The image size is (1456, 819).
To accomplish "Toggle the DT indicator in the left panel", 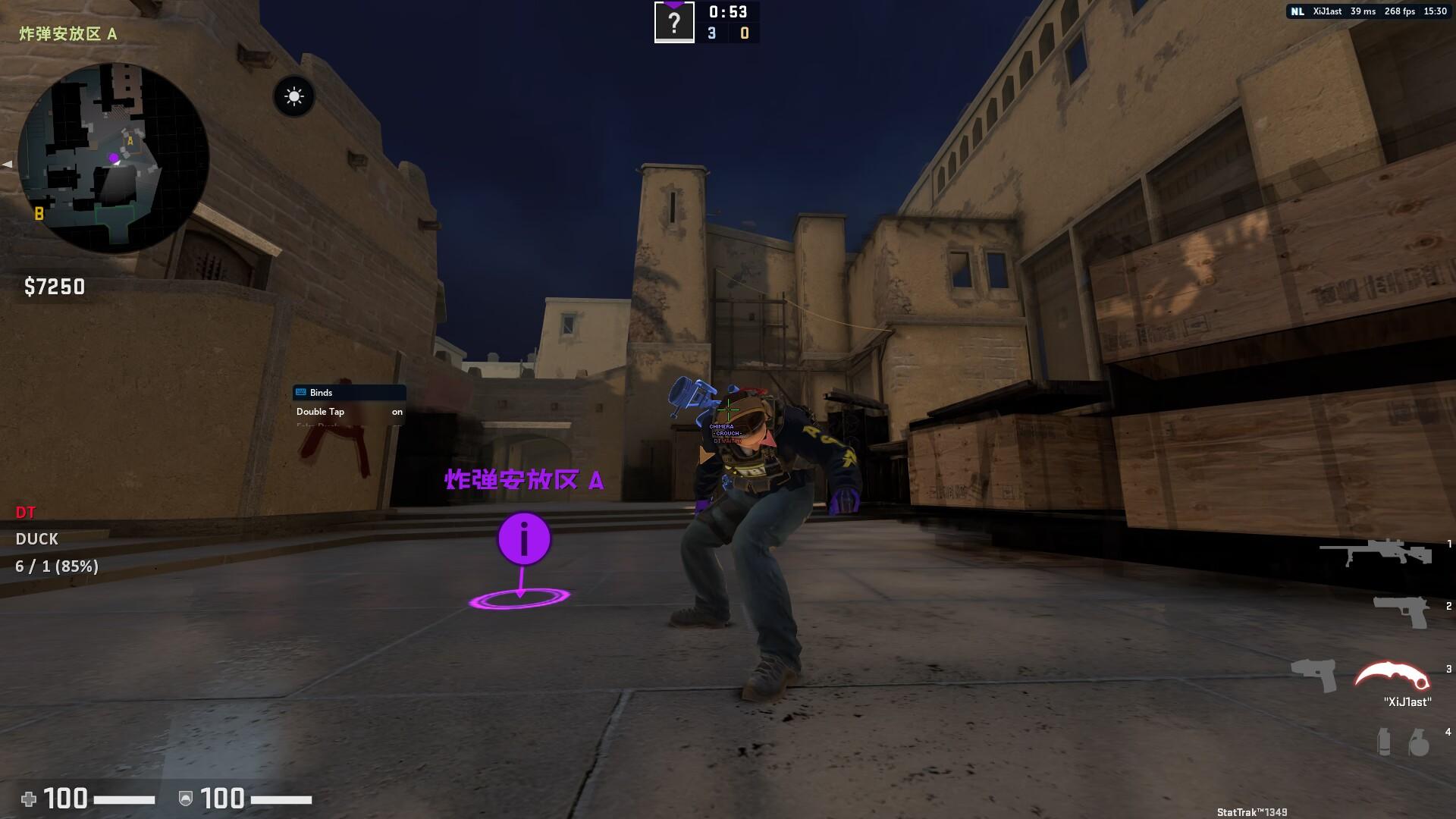I will click(25, 513).
